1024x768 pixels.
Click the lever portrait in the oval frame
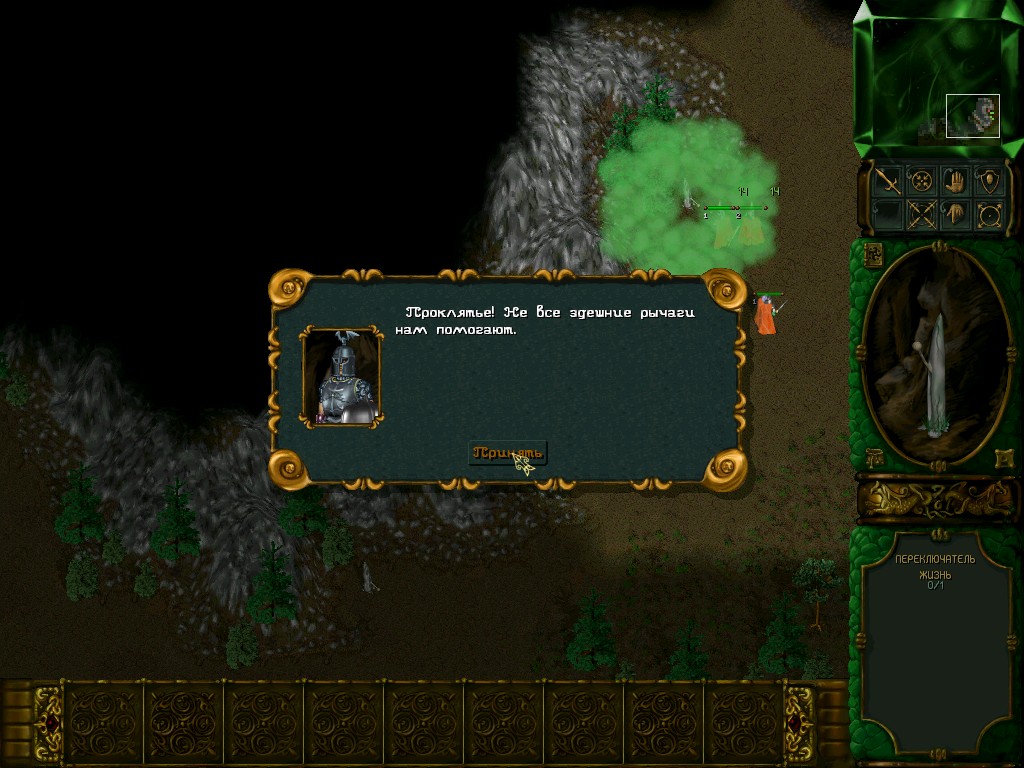pos(936,355)
